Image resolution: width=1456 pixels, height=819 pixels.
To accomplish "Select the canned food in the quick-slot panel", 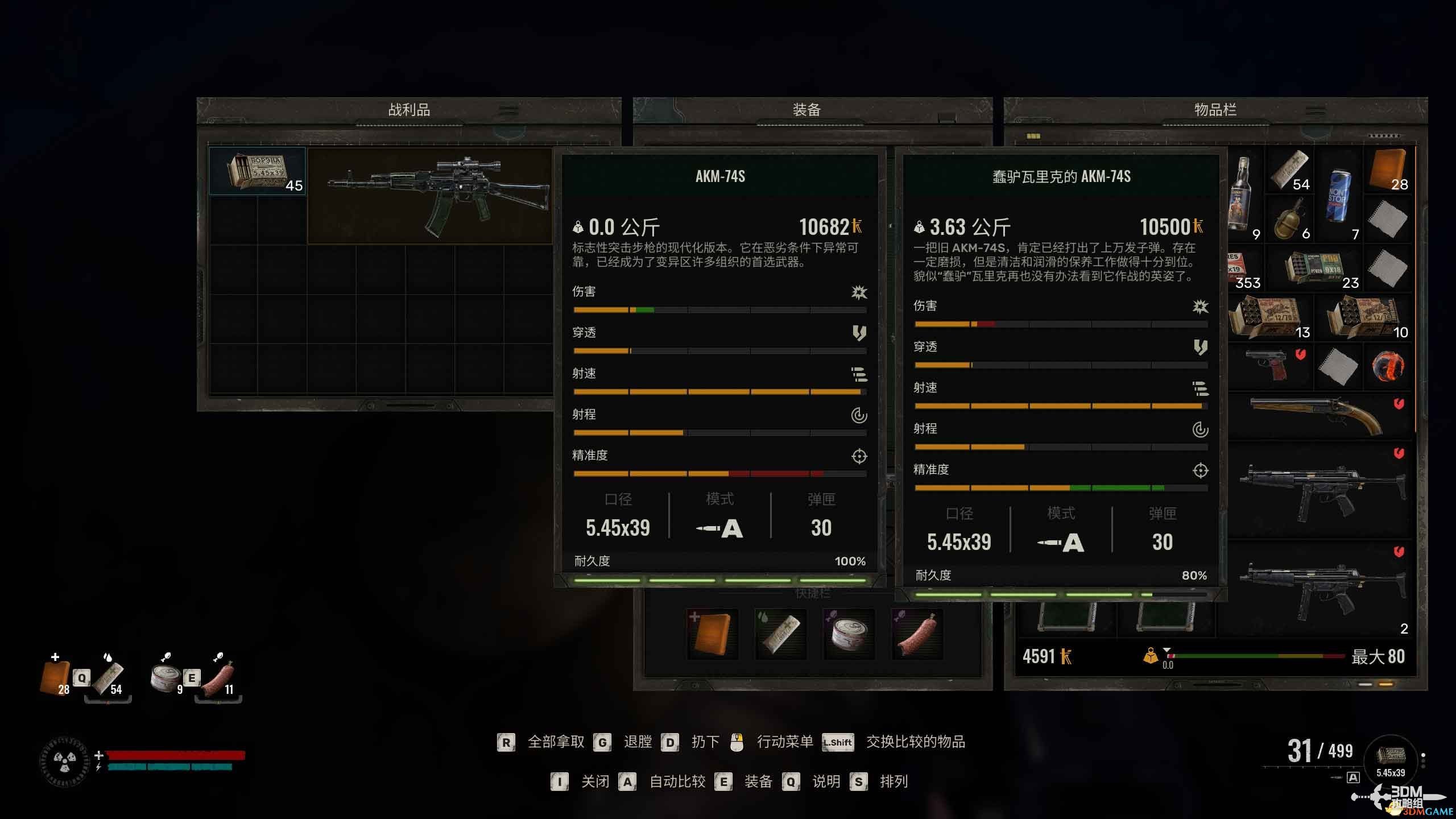I will tap(849, 634).
